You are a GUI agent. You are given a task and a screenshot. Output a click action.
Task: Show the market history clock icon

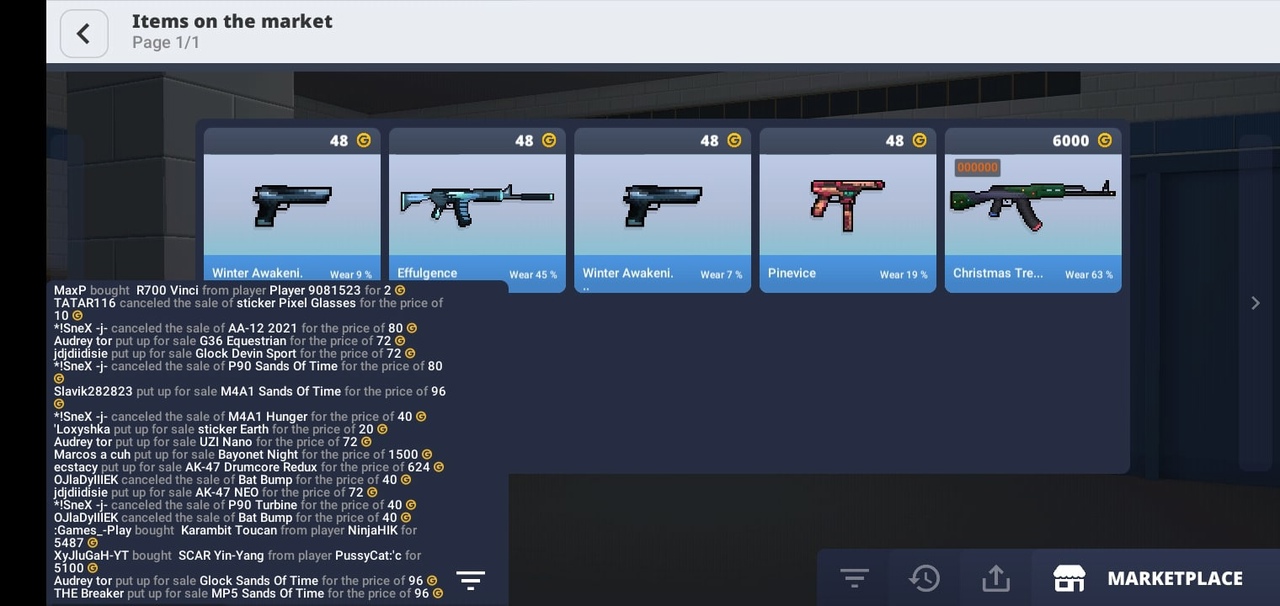[x=924, y=578]
